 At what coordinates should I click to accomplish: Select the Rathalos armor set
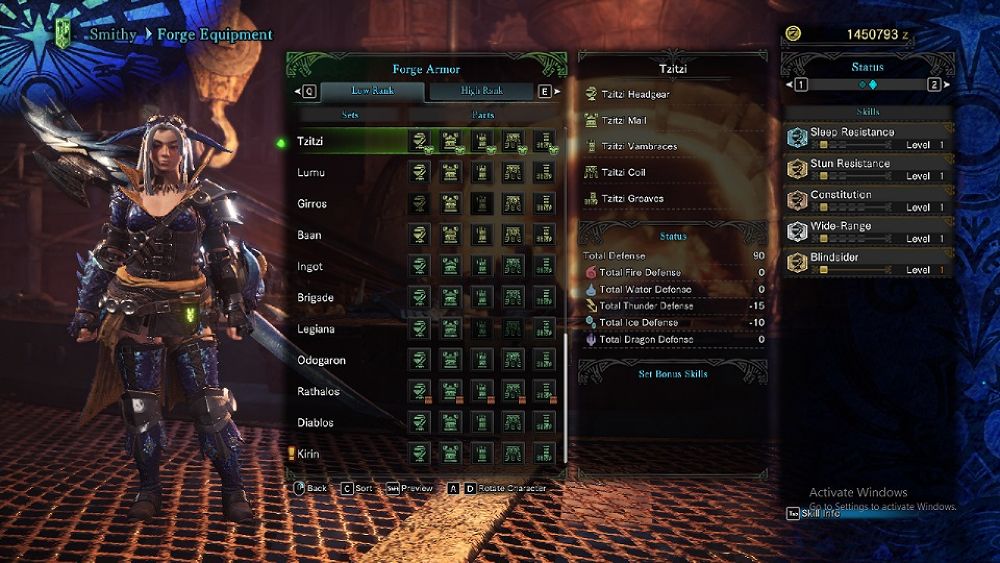pyautogui.click(x=318, y=391)
